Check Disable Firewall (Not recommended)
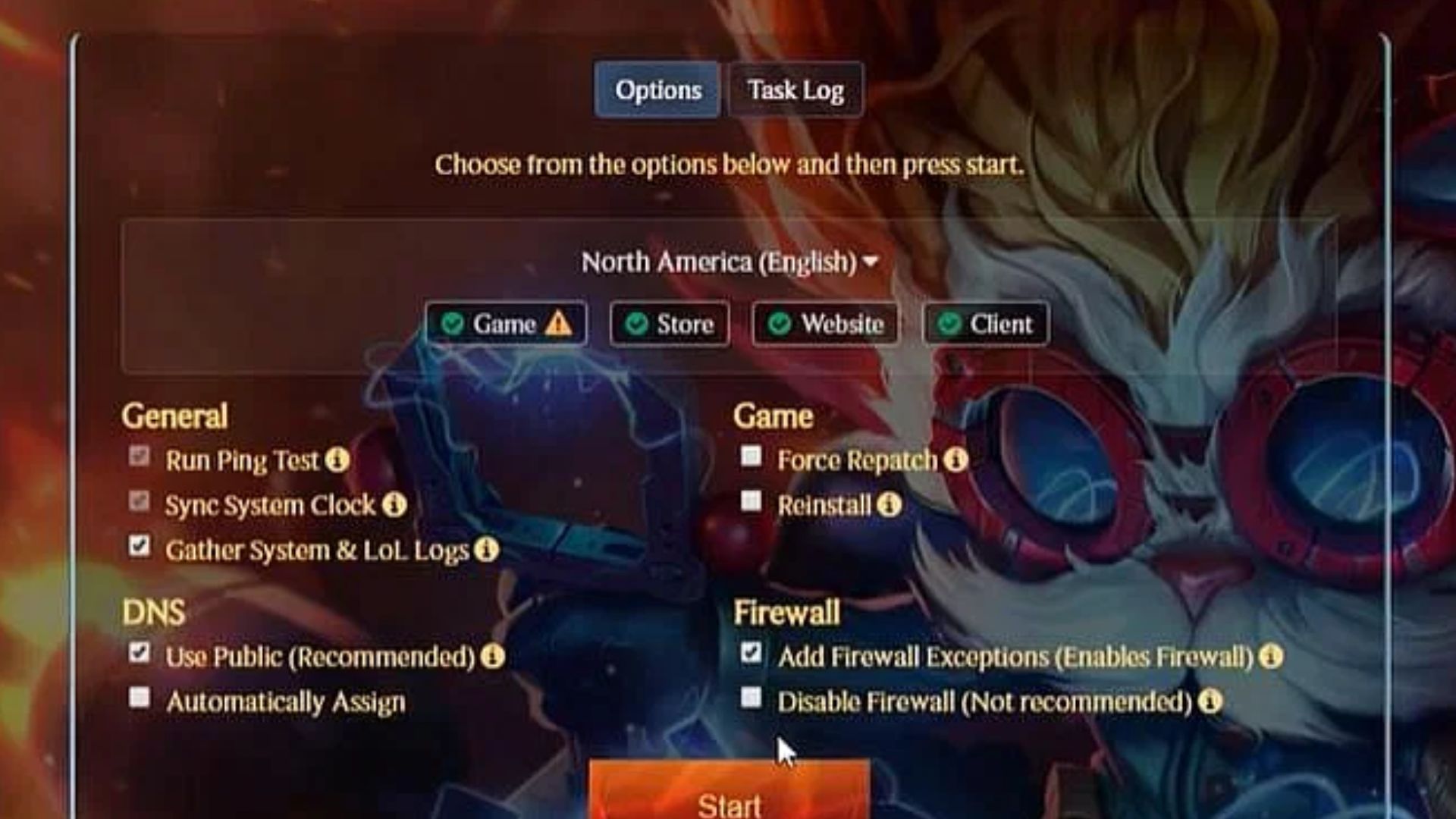 752,697
